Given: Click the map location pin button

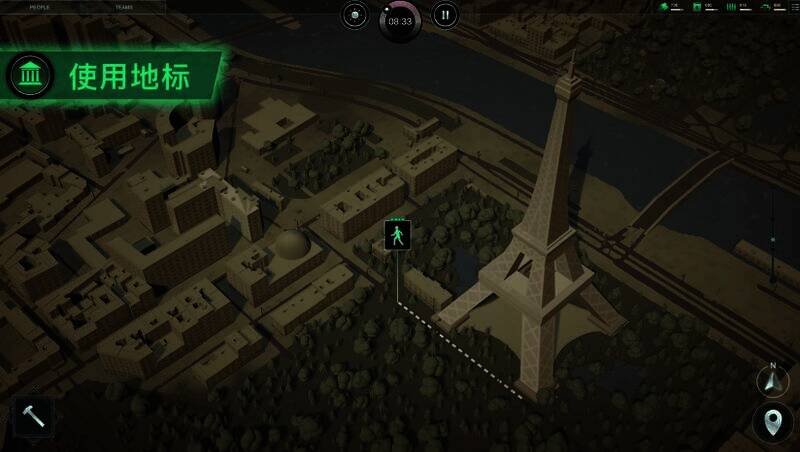Looking at the screenshot, I should coord(773,423).
